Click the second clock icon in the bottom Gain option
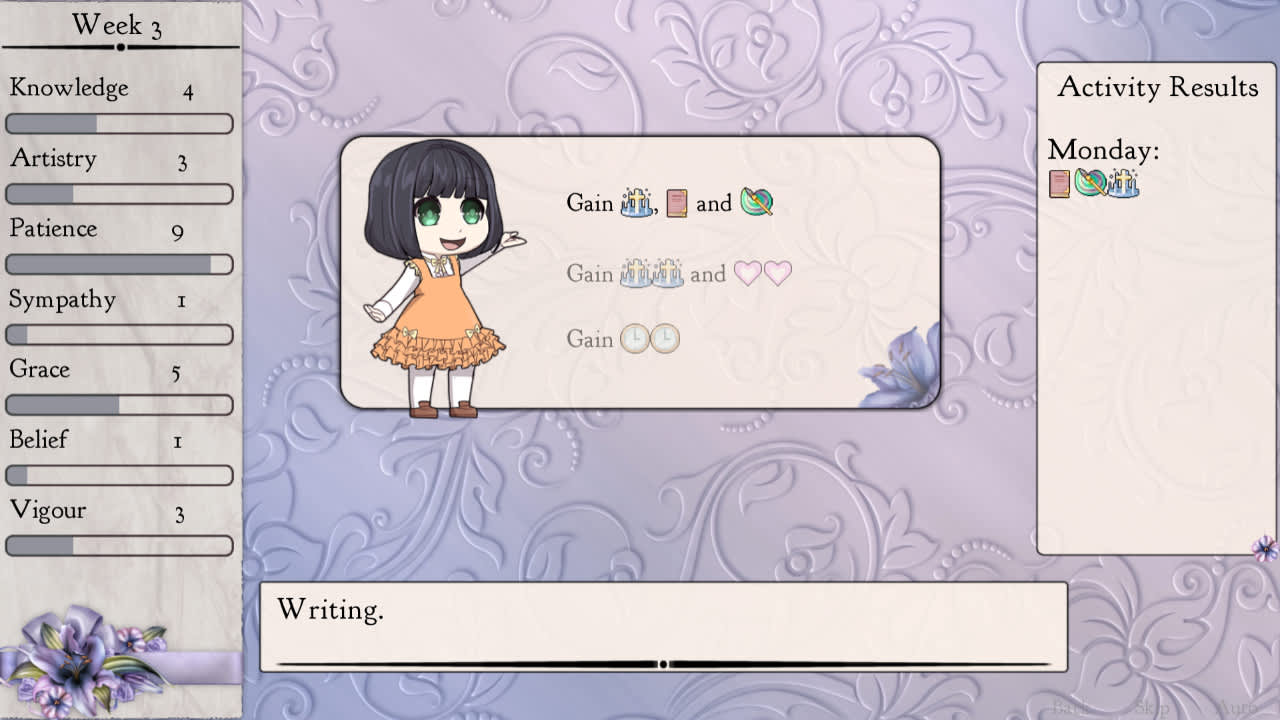The image size is (1280, 720). pyautogui.click(x=665, y=338)
